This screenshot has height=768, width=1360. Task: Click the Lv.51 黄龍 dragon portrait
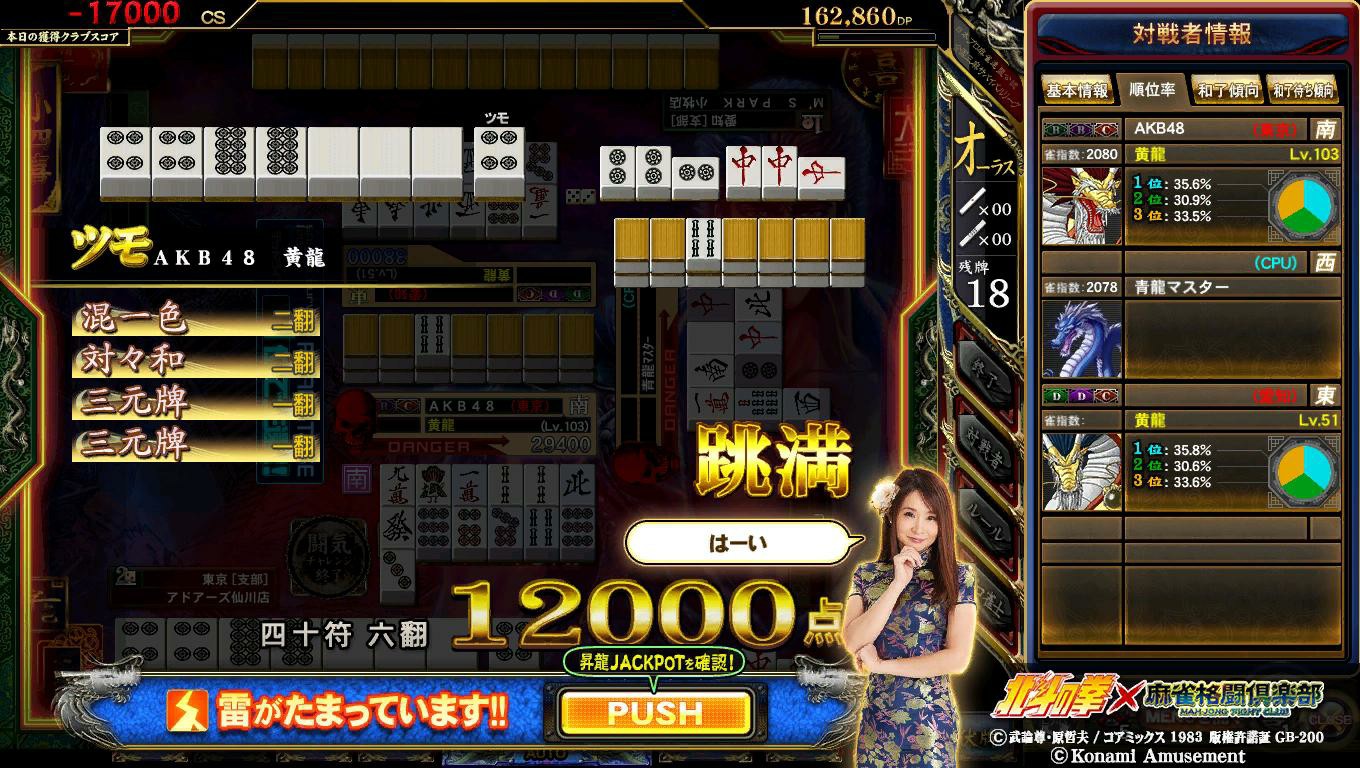(1081, 471)
